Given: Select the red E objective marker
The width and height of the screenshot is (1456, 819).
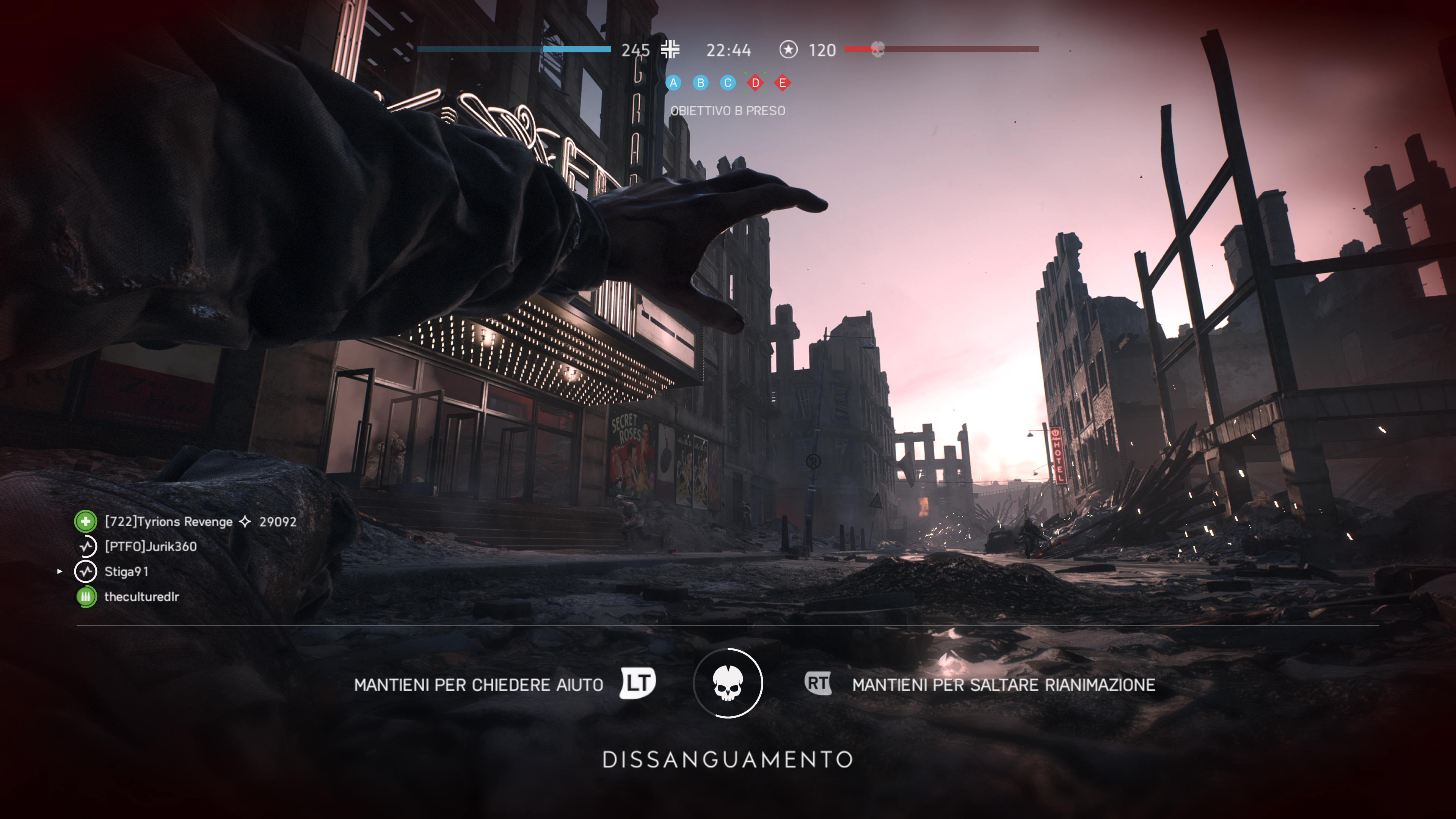Looking at the screenshot, I should (x=782, y=83).
